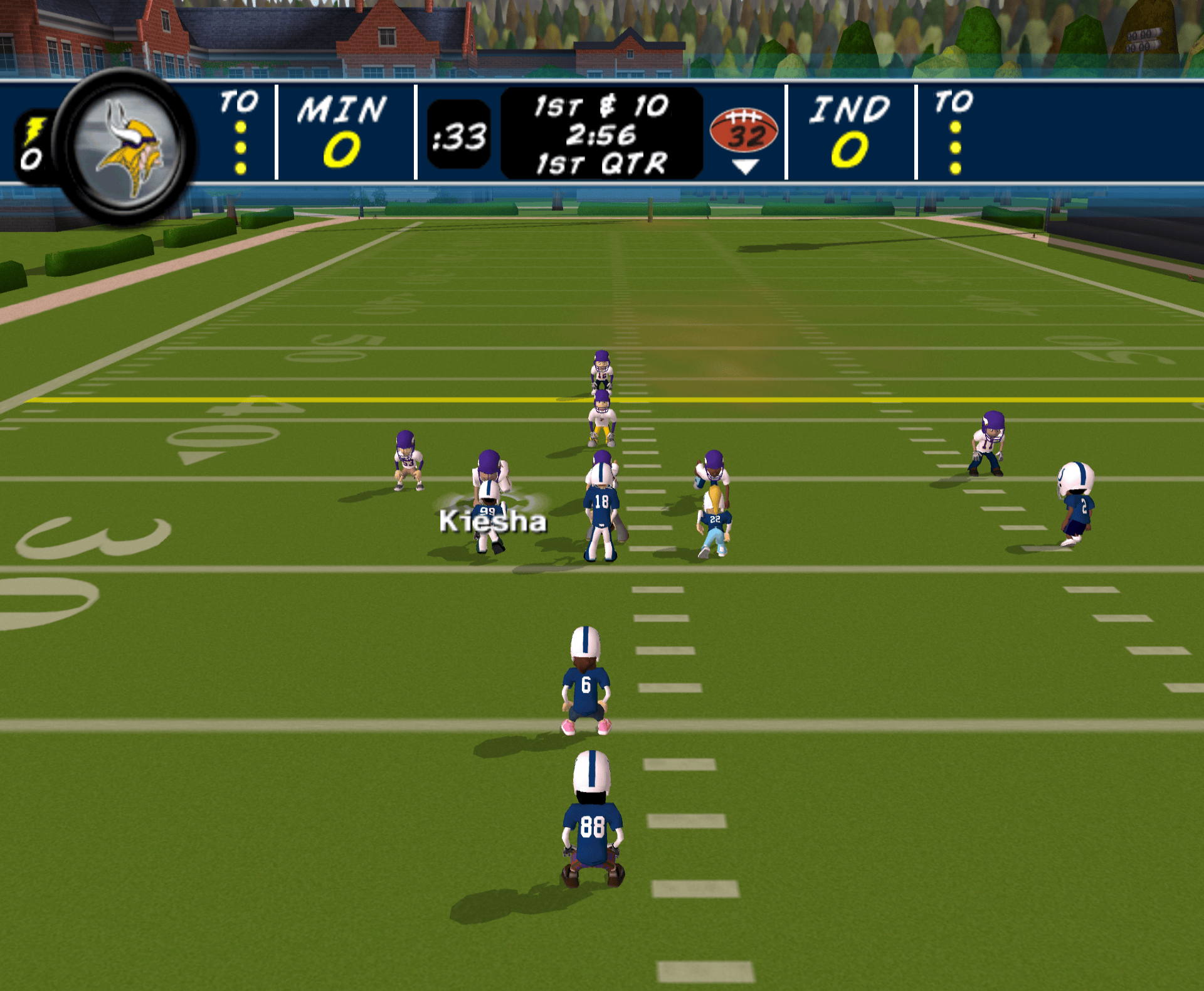Click the football yard-line marker icon
Viewport: 1204px width, 991px height.
point(744,132)
